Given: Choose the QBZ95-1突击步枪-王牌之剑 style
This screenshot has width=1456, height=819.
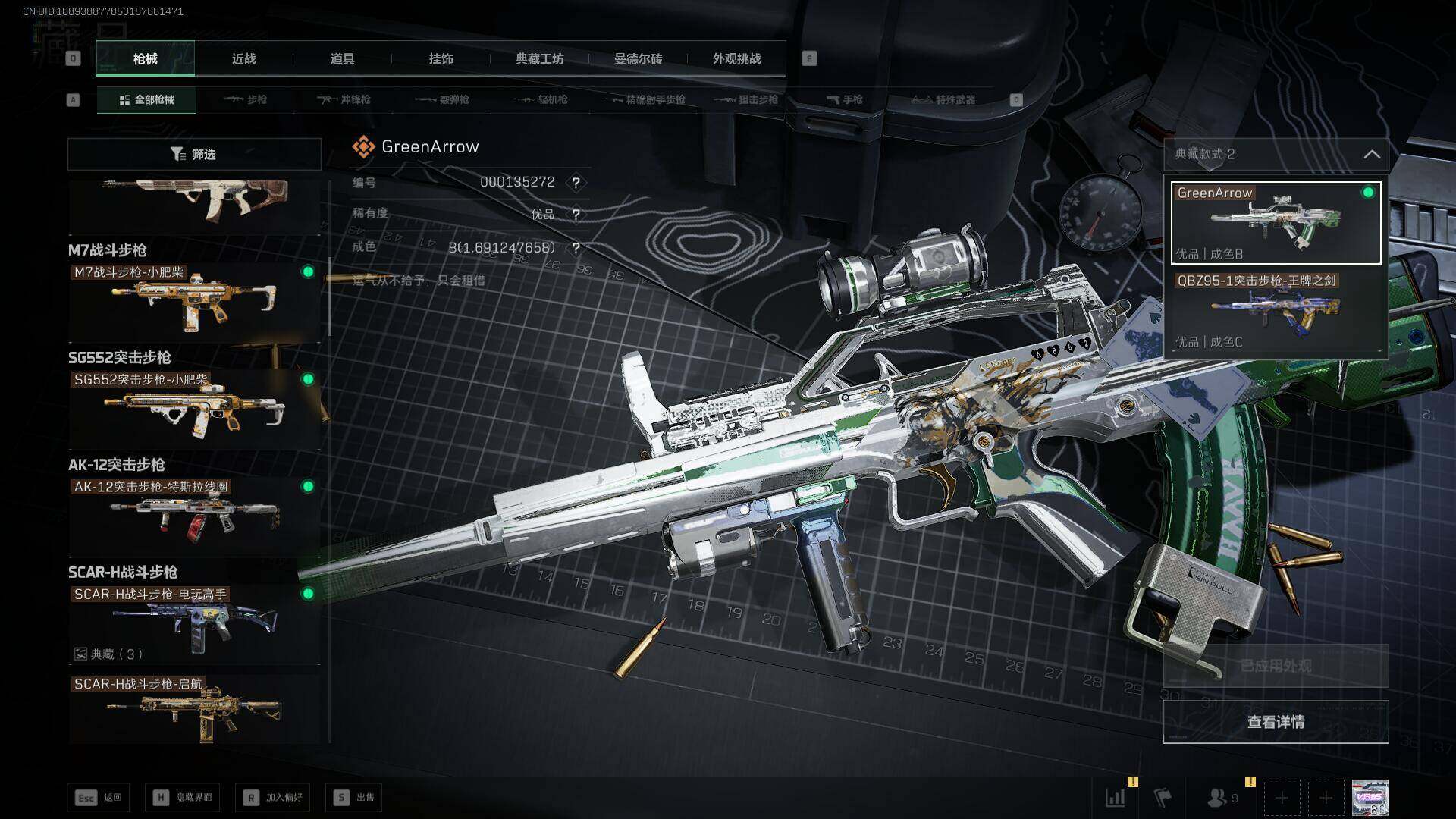Looking at the screenshot, I should pos(1276,312).
